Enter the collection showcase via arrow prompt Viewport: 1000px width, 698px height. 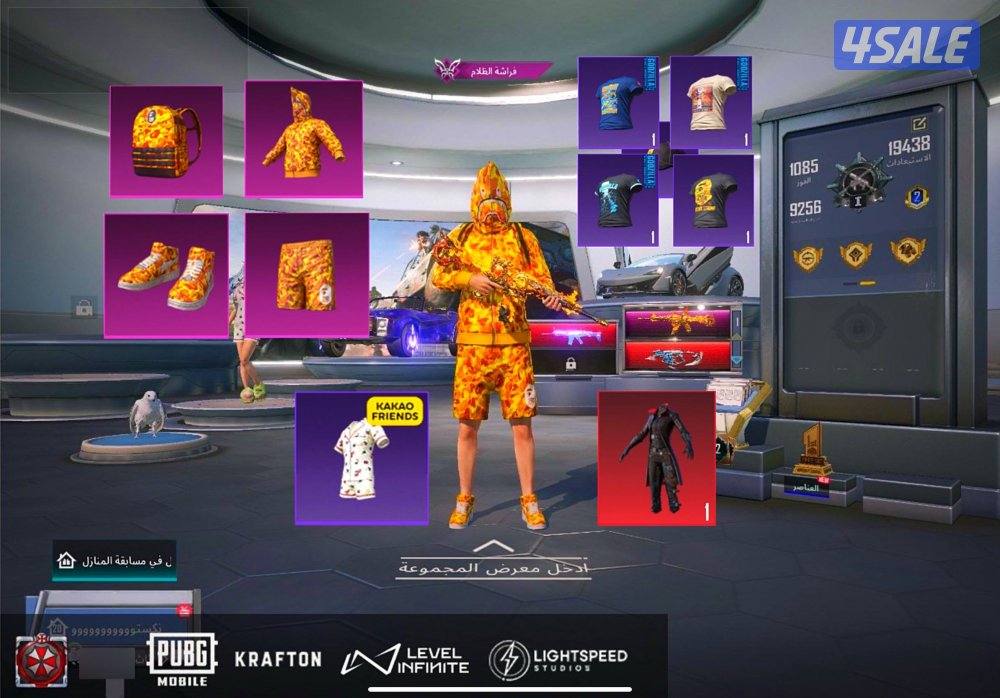click(x=489, y=560)
